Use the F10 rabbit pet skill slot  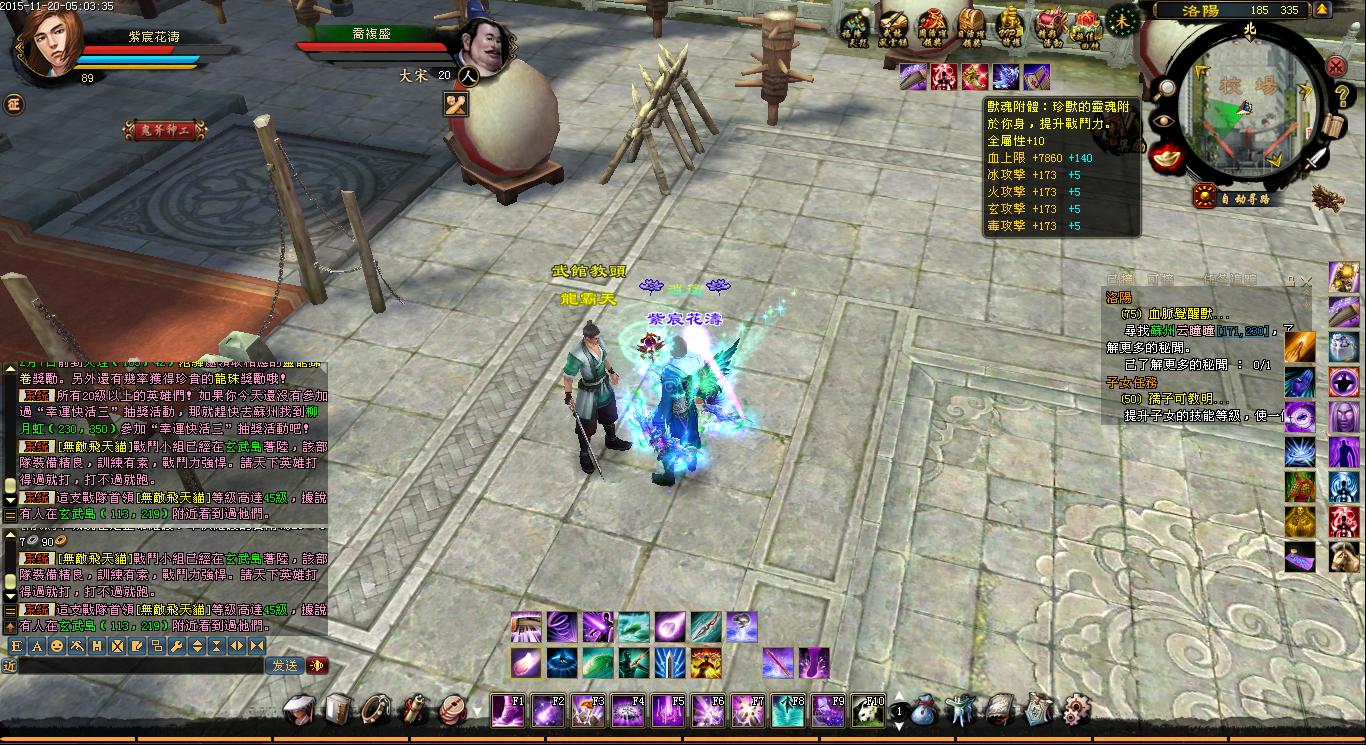pyautogui.click(x=868, y=710)
